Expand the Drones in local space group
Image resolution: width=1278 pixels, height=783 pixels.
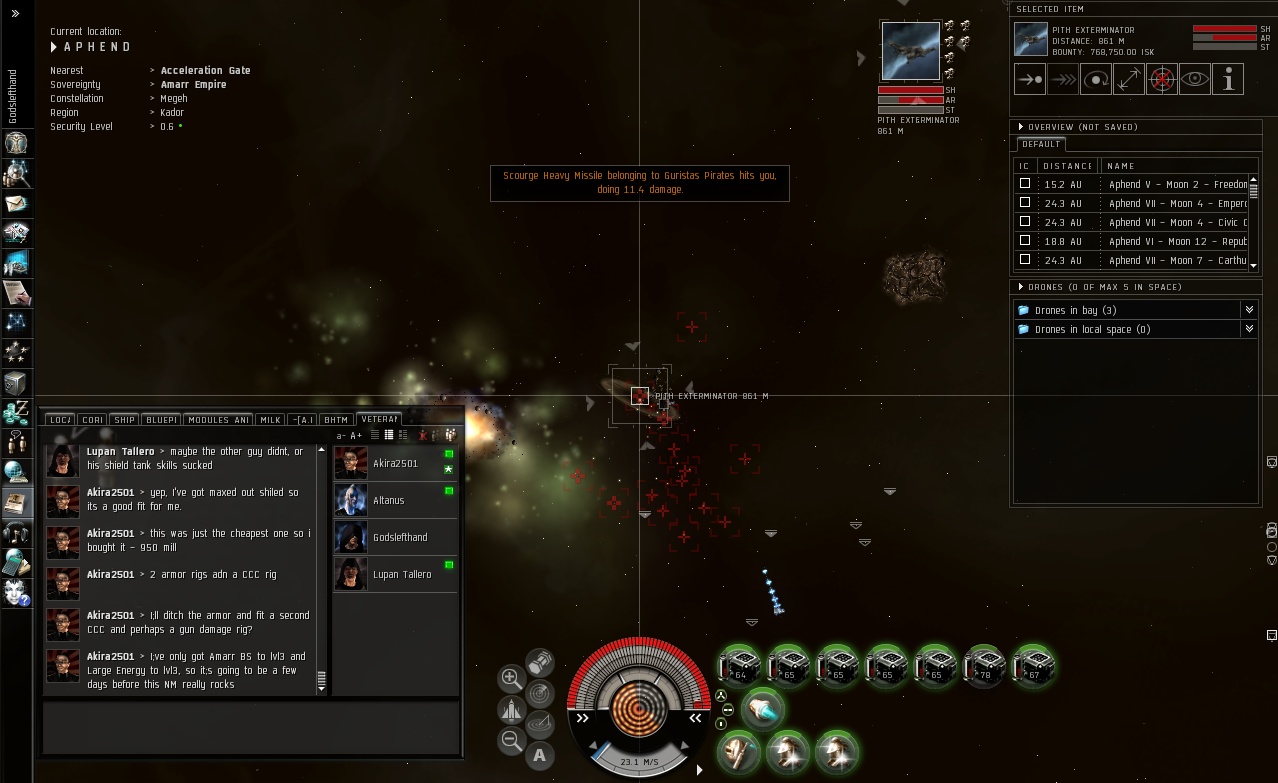tap(1248, 329)
